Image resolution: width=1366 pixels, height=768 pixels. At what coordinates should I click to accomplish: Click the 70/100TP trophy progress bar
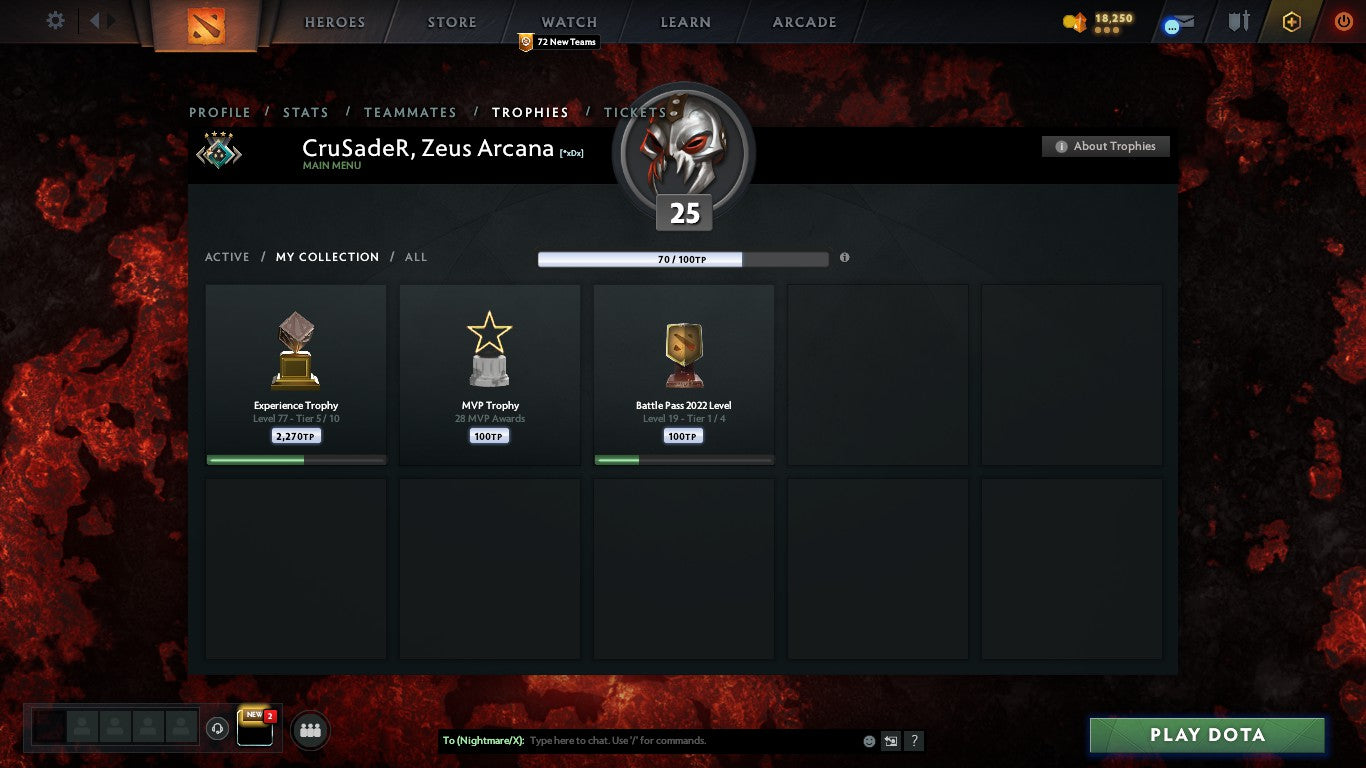pos(684,258)
